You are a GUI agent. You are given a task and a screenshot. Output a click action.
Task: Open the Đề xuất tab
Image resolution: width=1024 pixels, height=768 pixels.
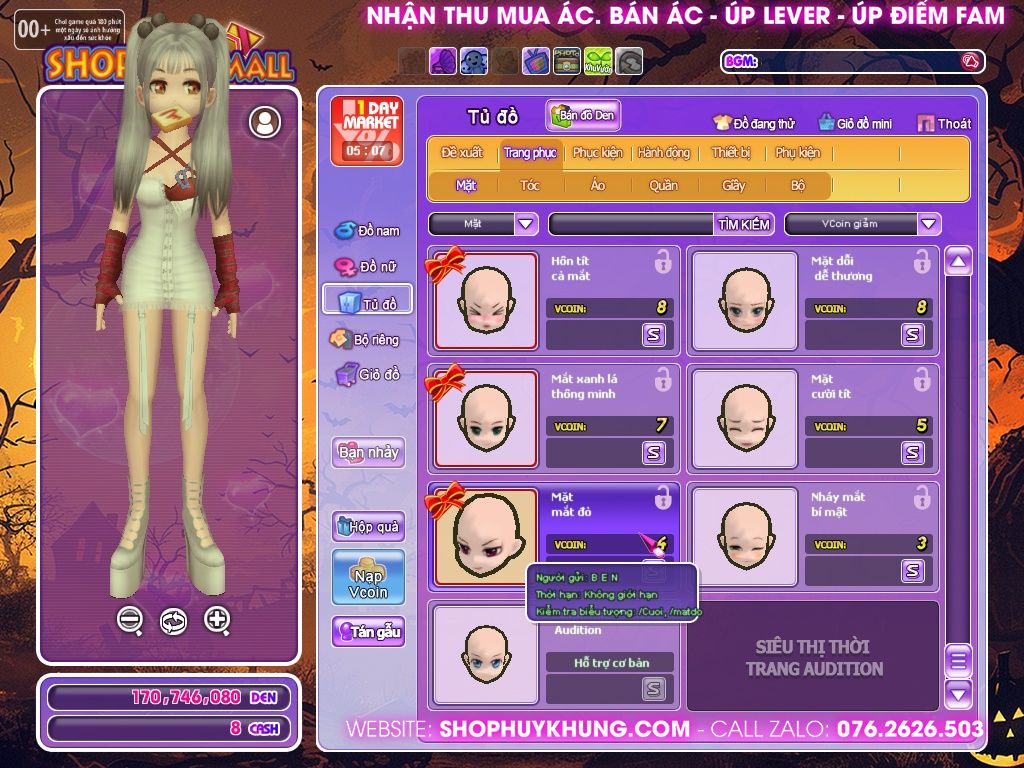(462, 153)
